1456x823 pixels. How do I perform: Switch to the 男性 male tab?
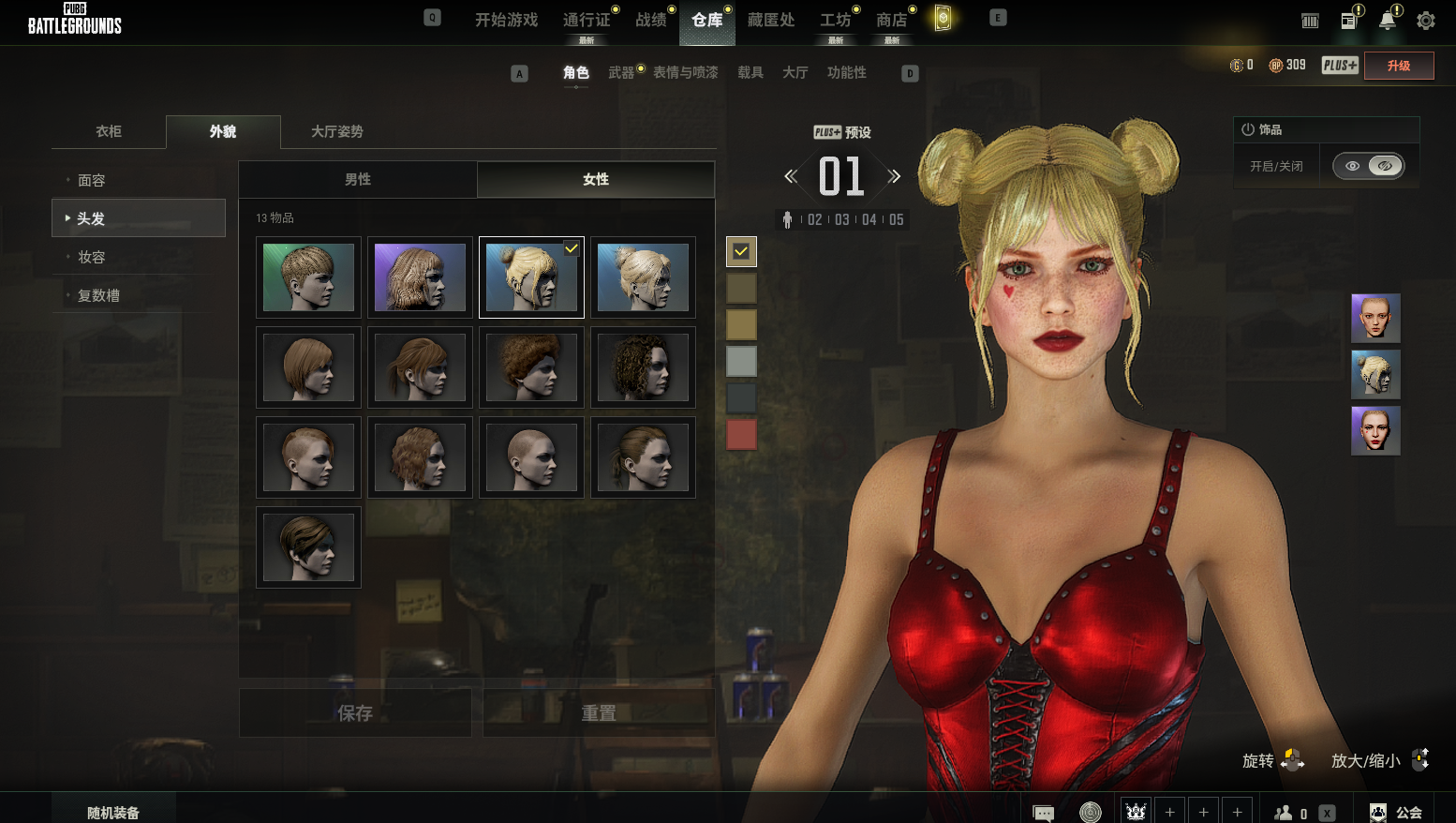tap(358, 179)
